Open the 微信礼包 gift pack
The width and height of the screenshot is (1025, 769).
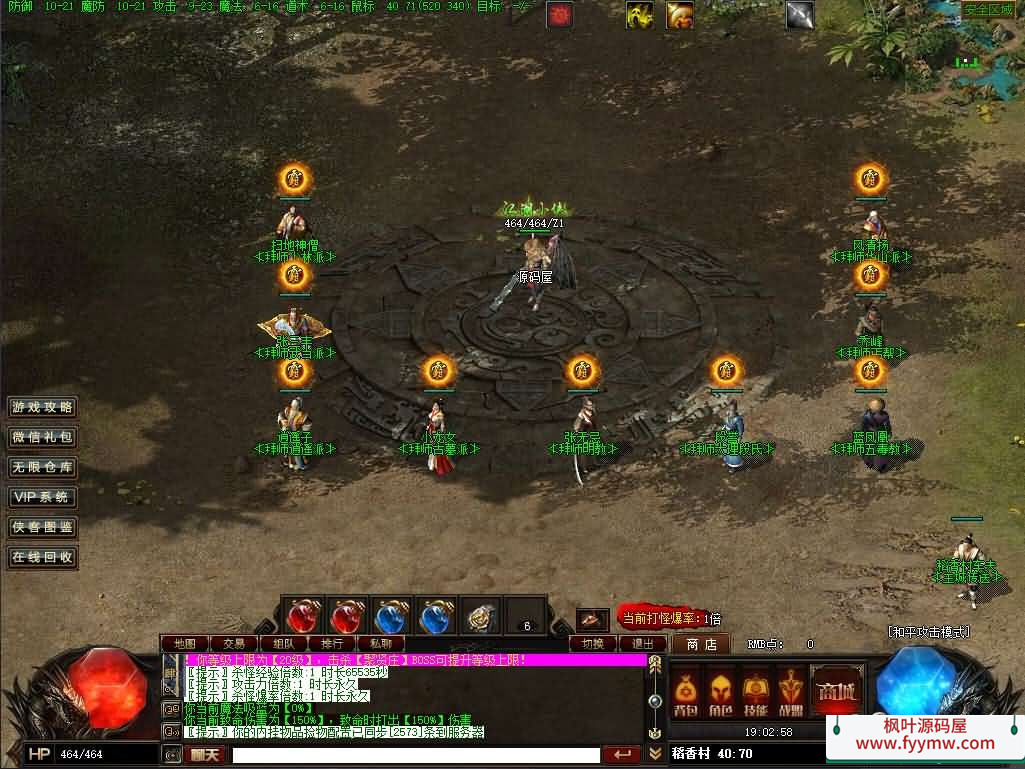[x=42, y=438]
